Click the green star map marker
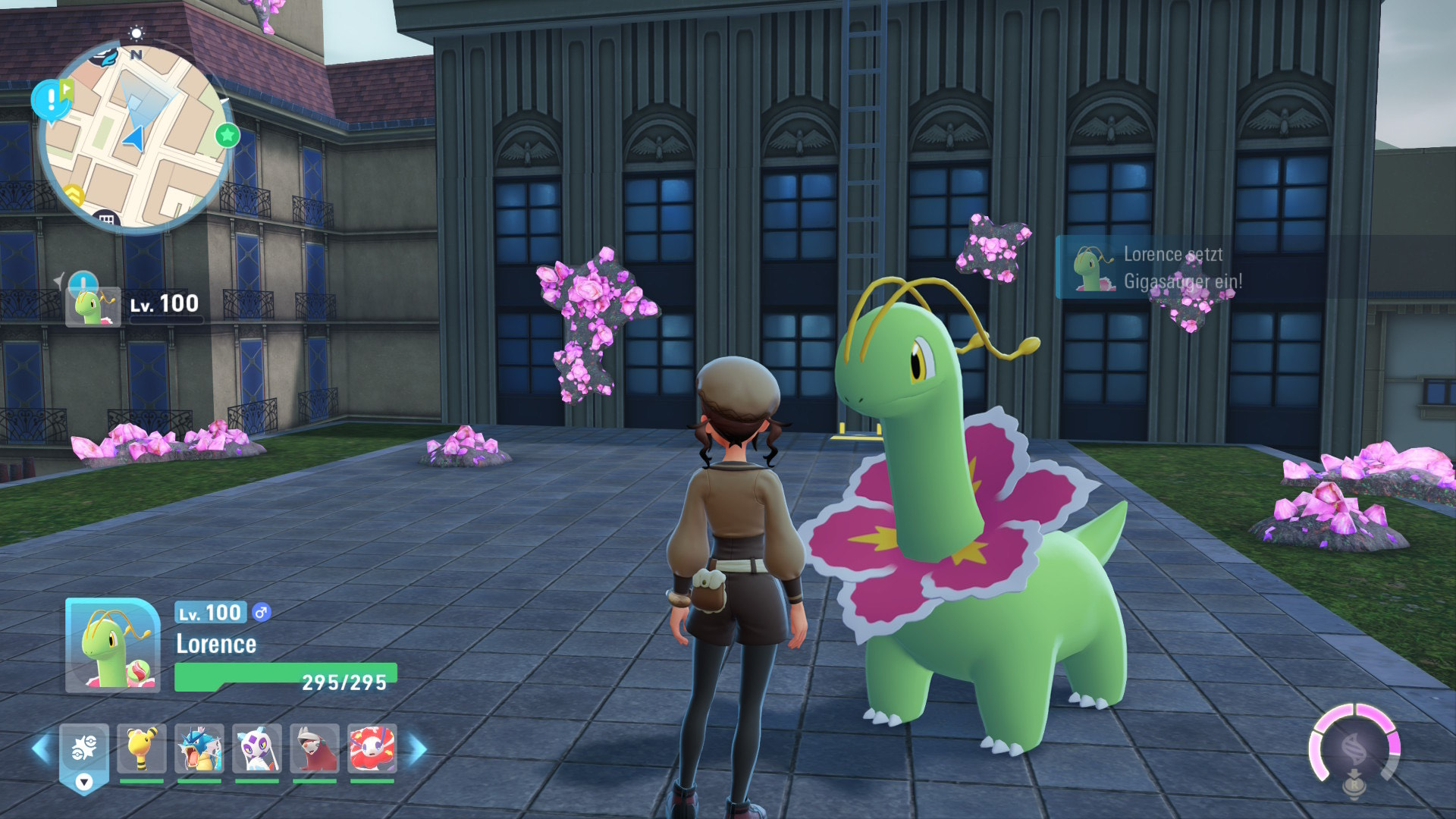The image size is (1456, 819). click(x=227, y=136)
